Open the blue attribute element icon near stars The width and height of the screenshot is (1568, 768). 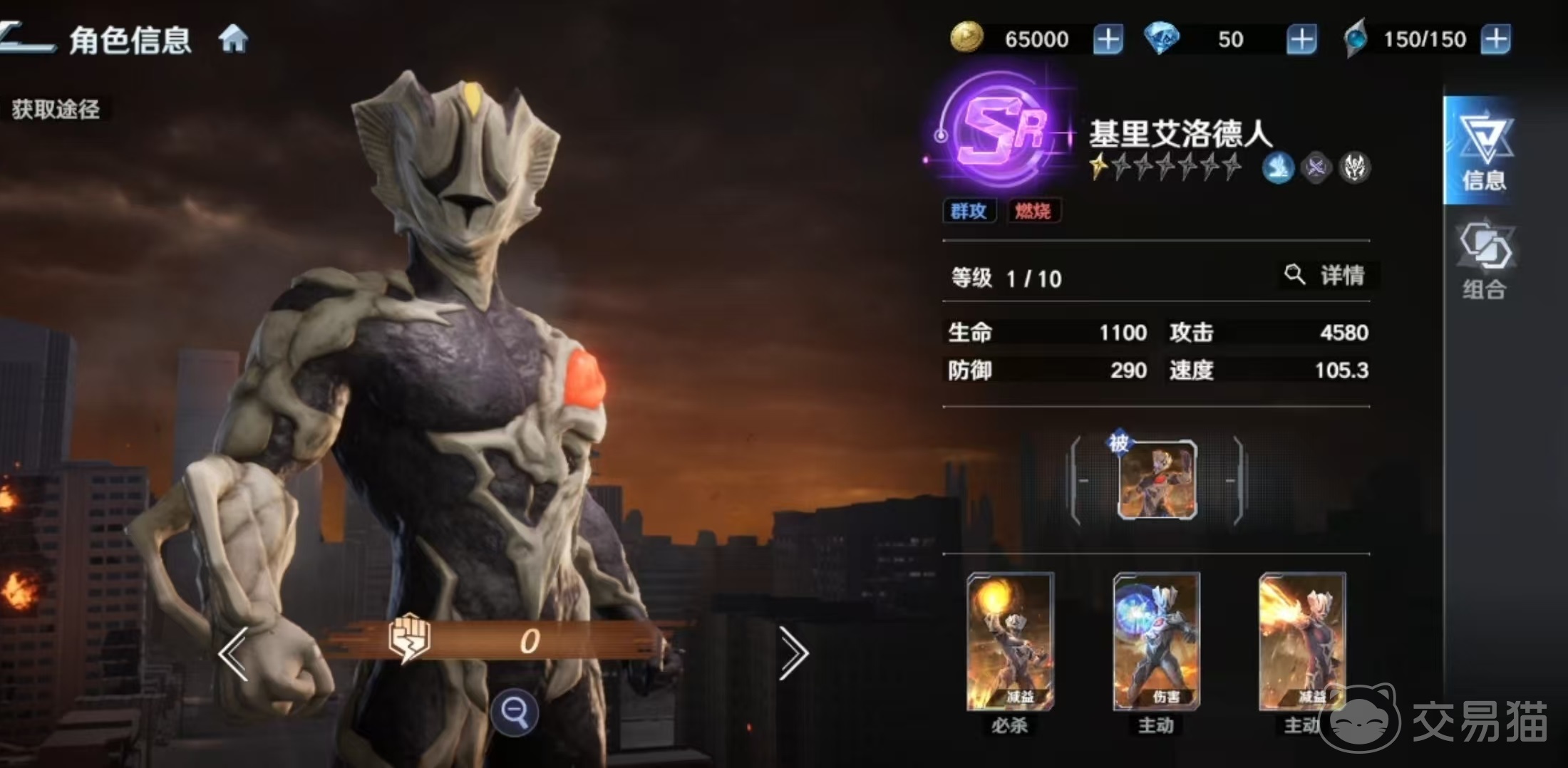tap(1278, 167)
